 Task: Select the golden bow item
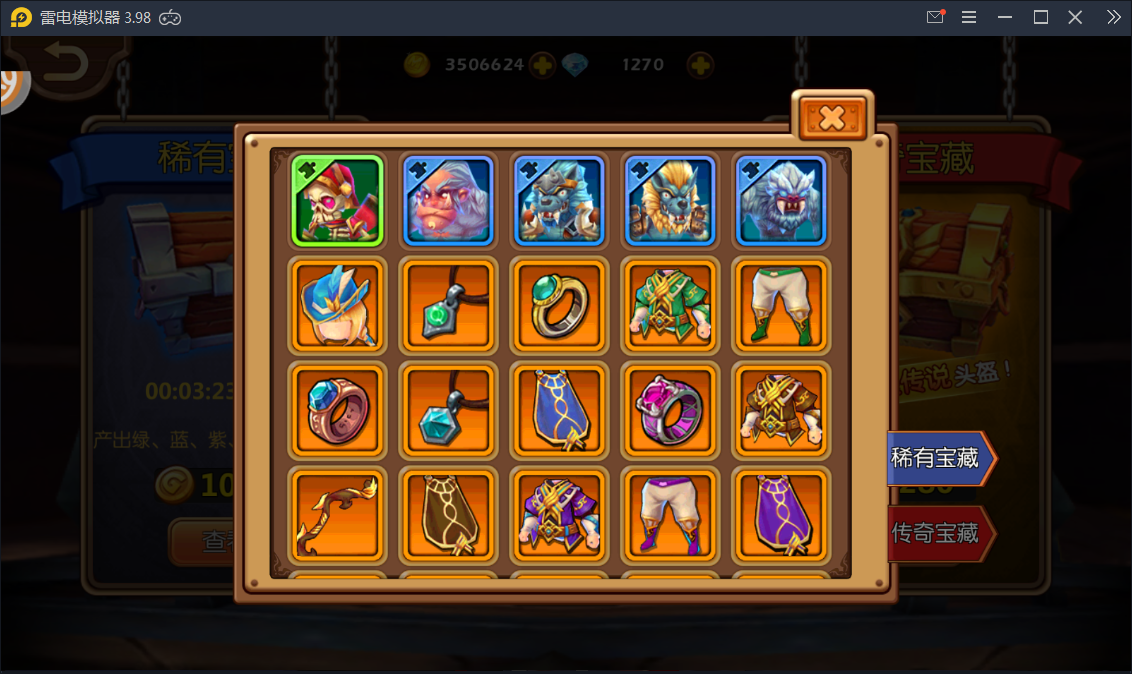[337, 516]
